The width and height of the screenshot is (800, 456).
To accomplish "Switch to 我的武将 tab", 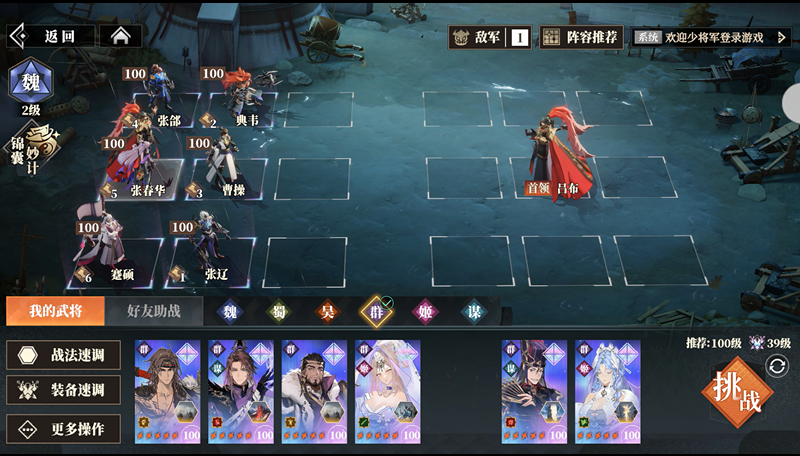I will (55, 311).
